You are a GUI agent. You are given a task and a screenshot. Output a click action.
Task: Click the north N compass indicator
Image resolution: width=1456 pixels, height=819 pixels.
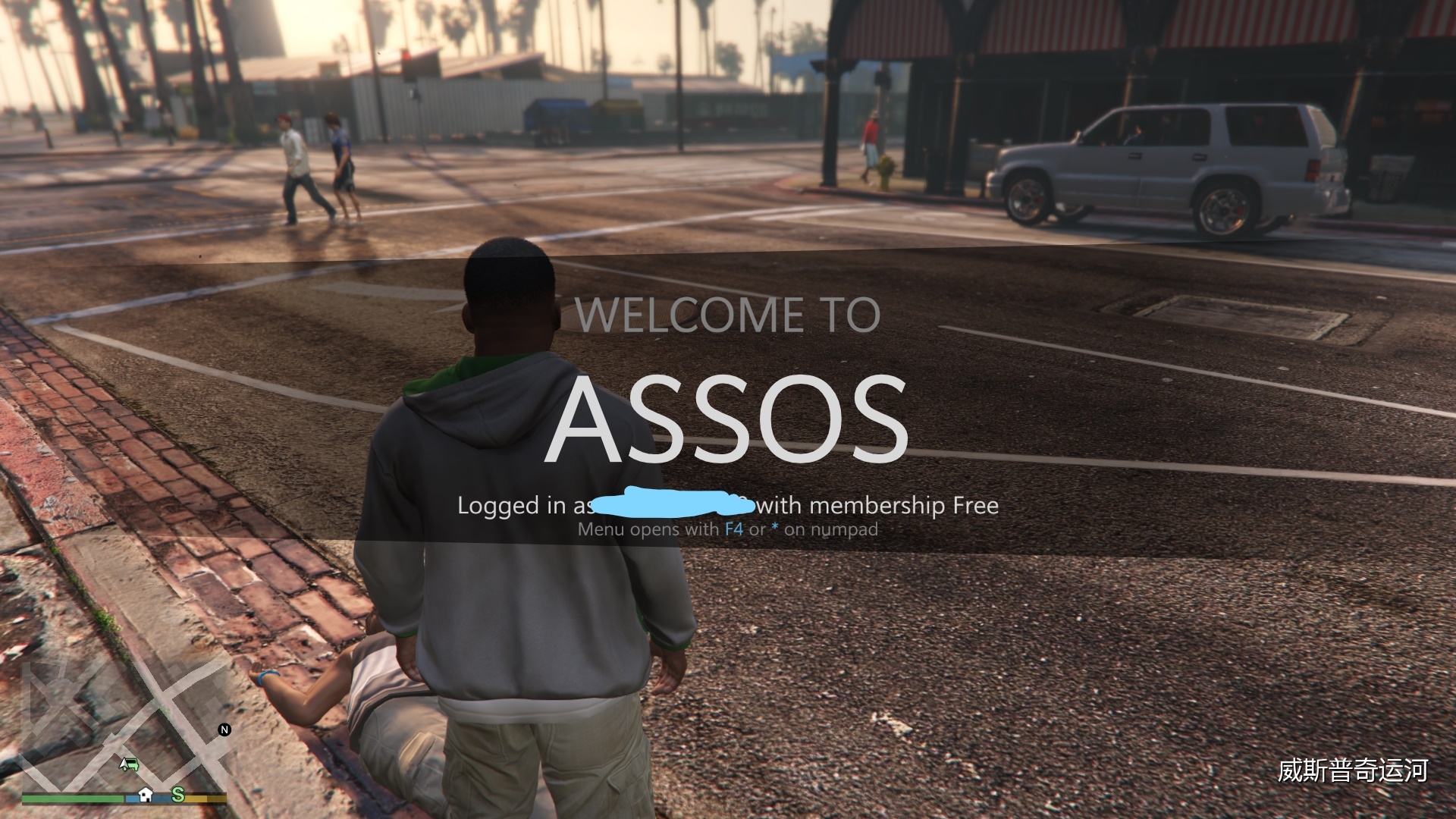pyautogui.click(x=224, y=730)
